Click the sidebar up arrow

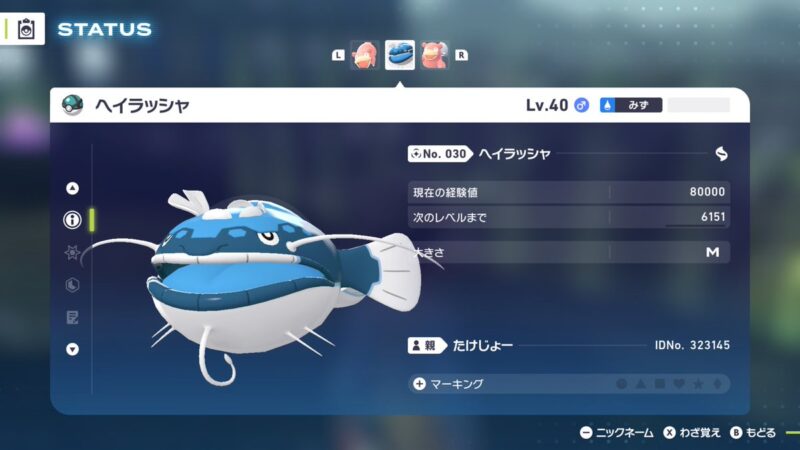coord(72,188)
